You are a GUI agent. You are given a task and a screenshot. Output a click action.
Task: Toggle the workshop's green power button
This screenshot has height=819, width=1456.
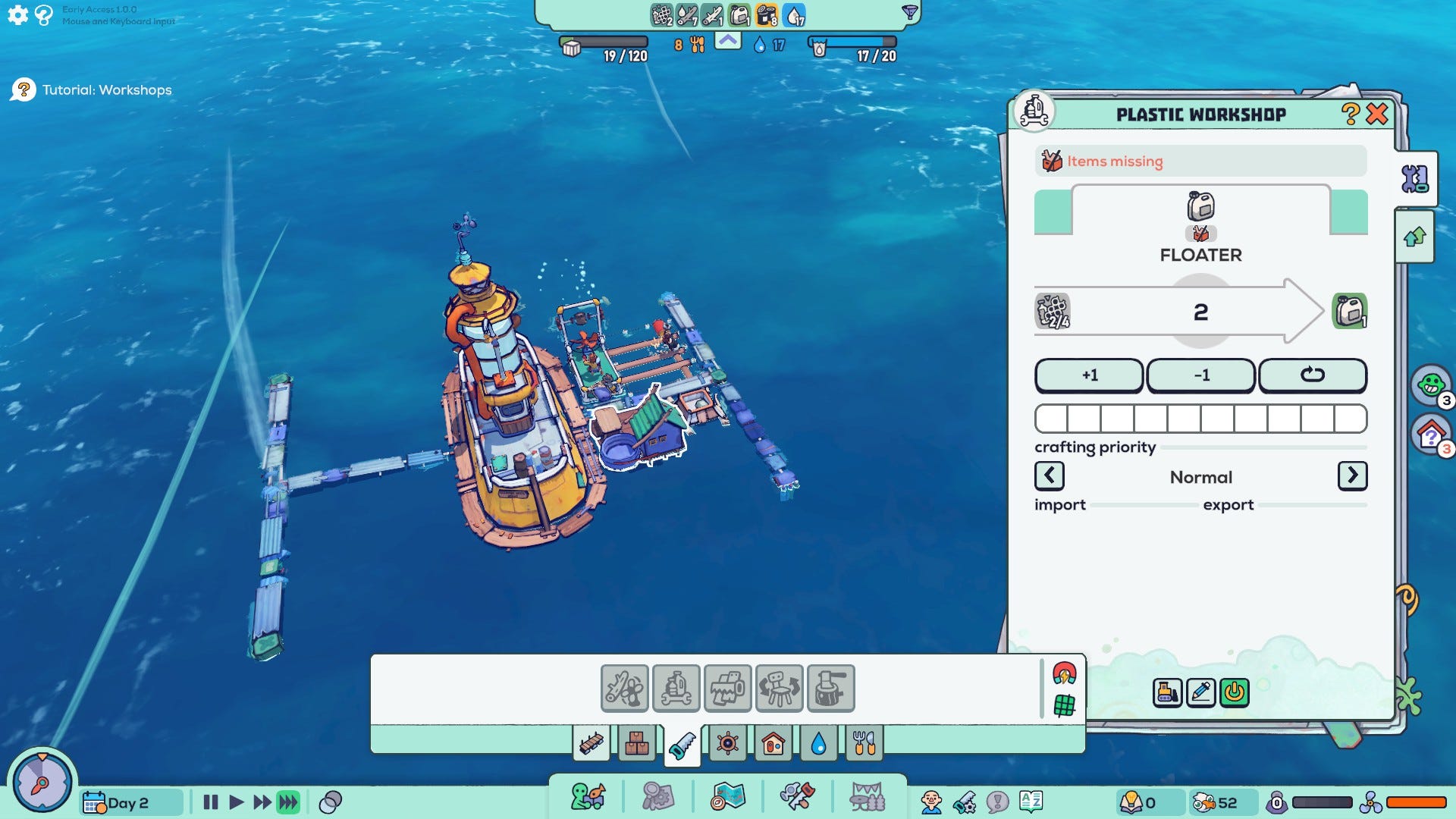1234,692
